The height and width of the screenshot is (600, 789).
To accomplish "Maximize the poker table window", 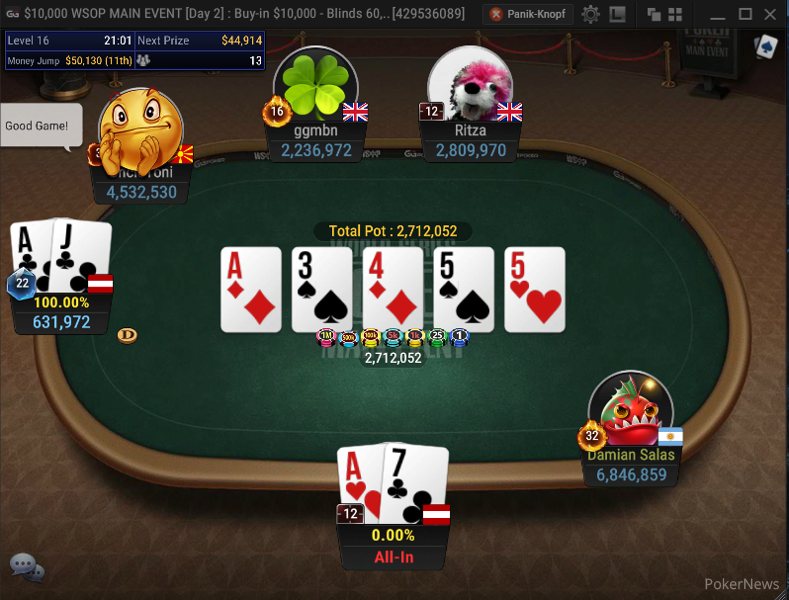I will click(x=745, y=14).
